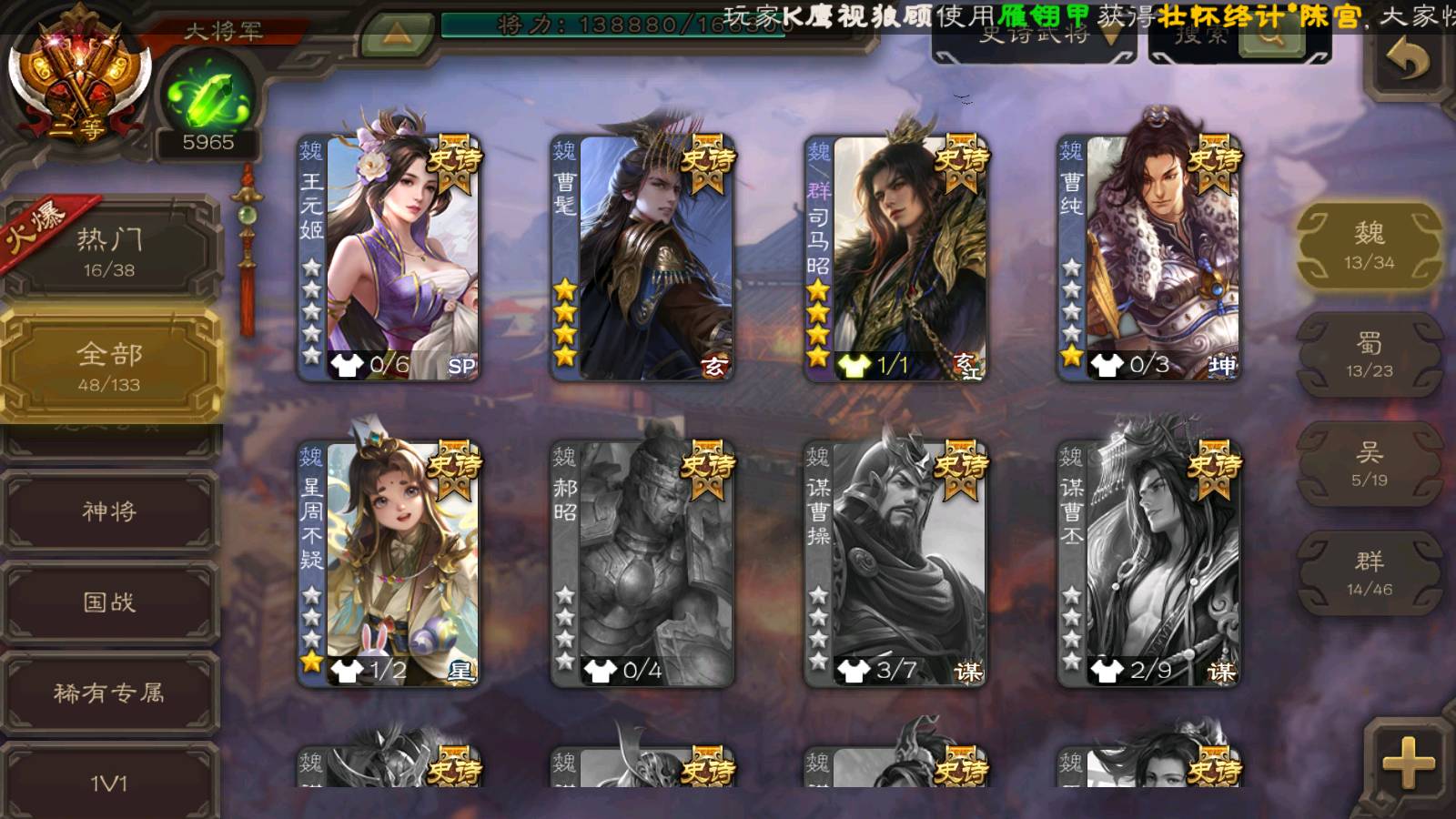Go back with the return arrow button
1456x819 pixels.
(x=1407, y=62)
